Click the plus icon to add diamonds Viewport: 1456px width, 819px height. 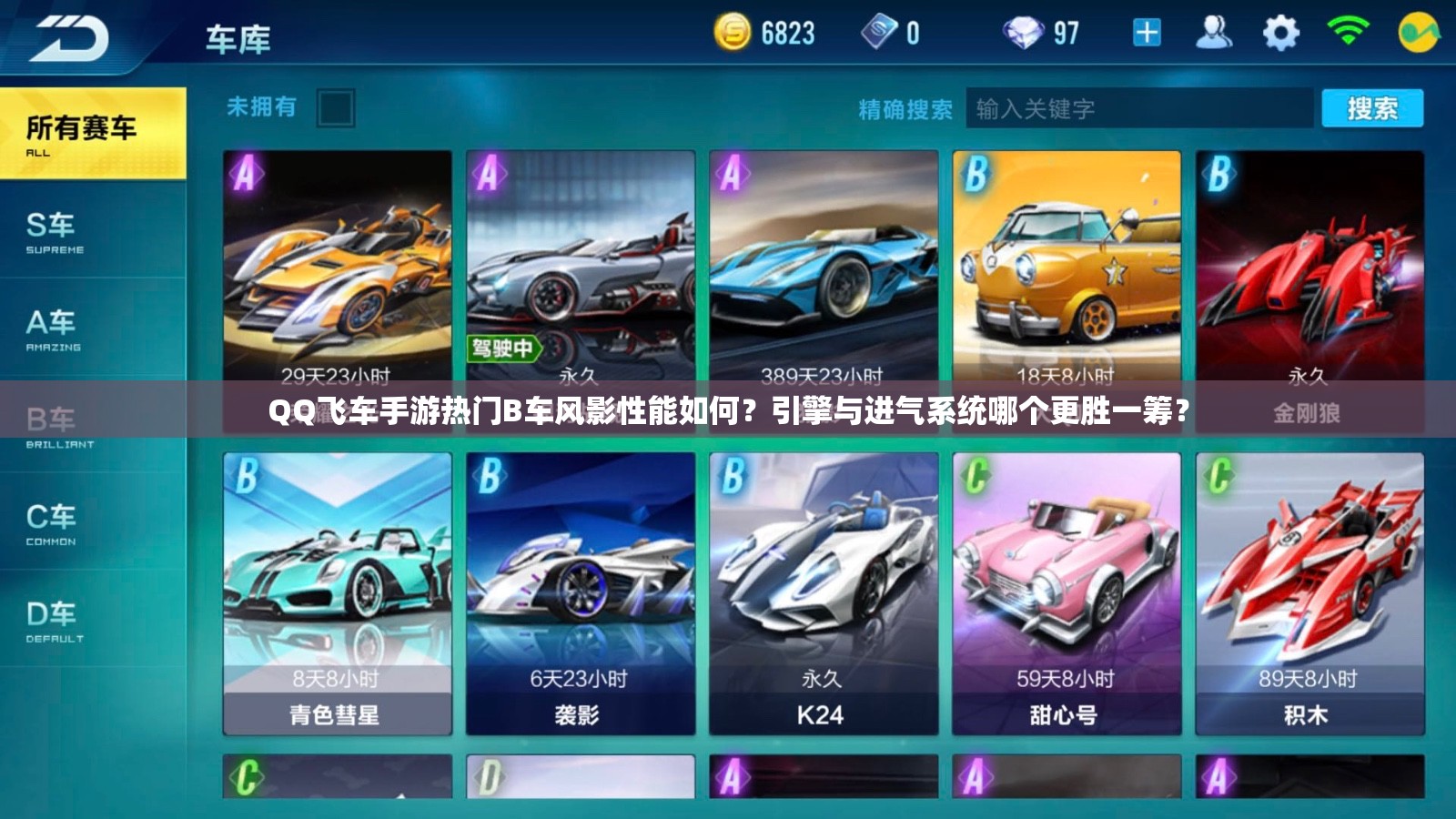pyautogui.click(x=1148, y=34)
